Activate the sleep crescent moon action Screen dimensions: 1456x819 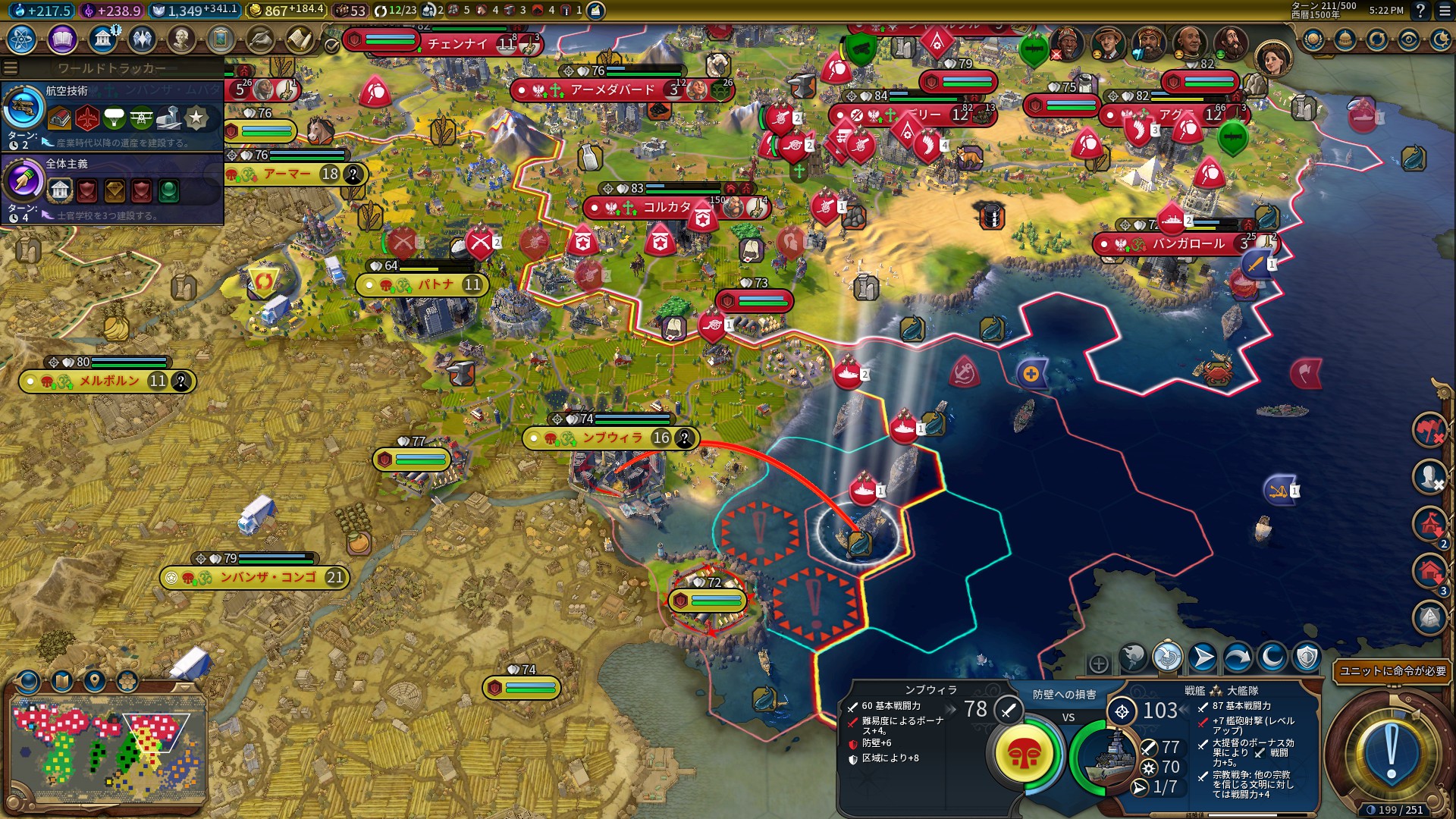coord(1272,657)
